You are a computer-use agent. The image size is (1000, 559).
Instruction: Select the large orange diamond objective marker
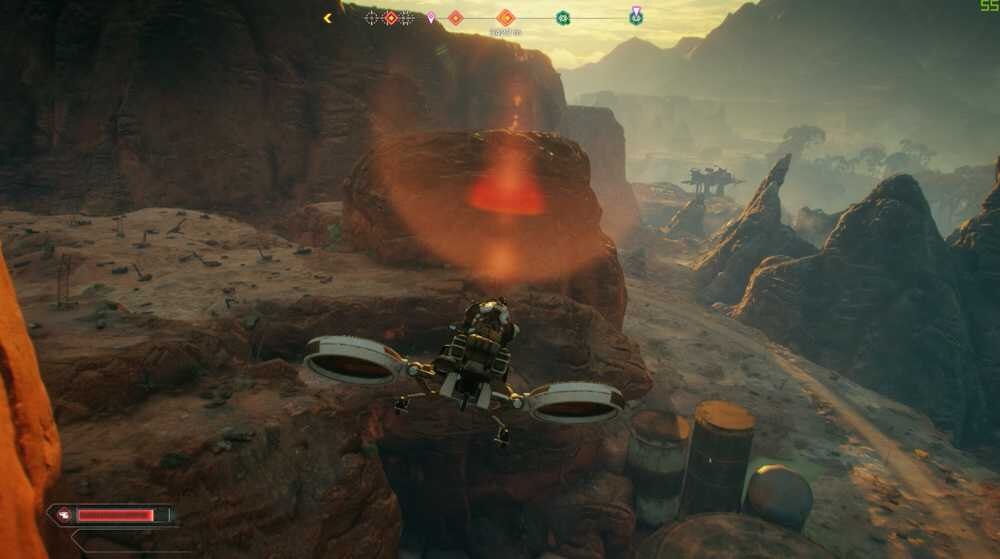click(x=506, y=17)
